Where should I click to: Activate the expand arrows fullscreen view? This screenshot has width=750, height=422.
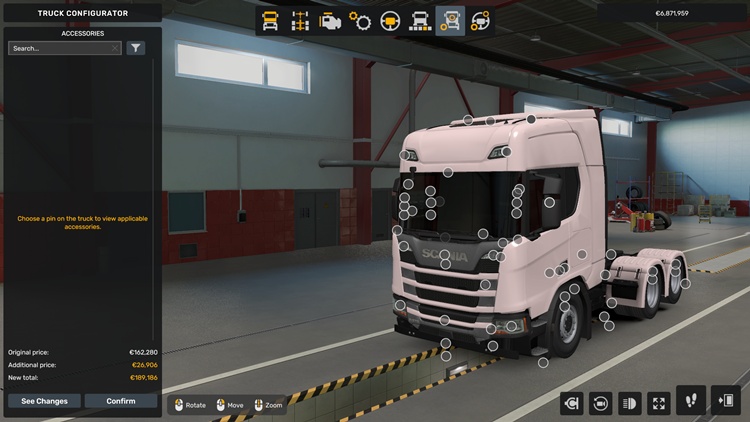(x=659, y=403)
